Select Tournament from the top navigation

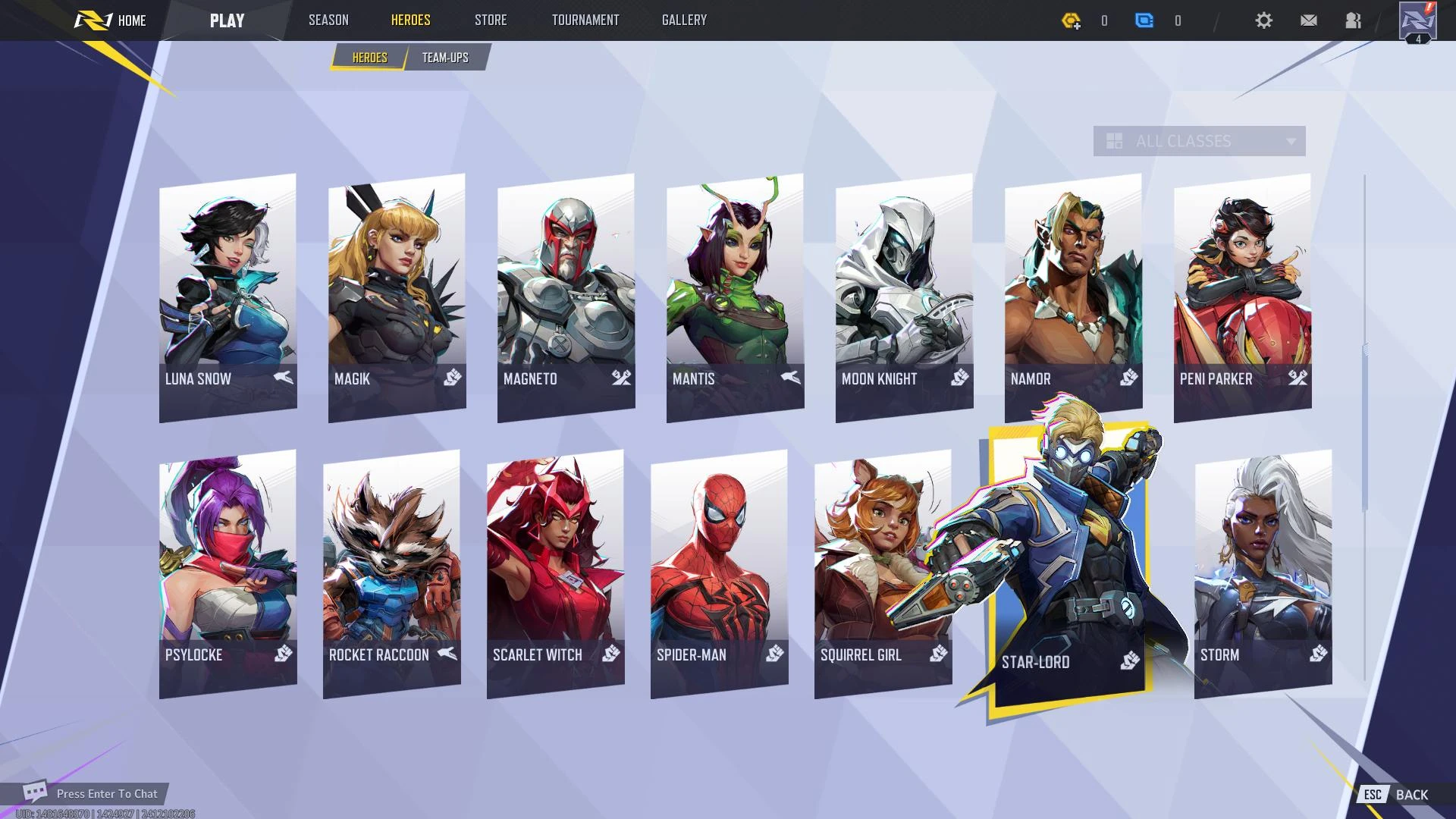[585, 20]
